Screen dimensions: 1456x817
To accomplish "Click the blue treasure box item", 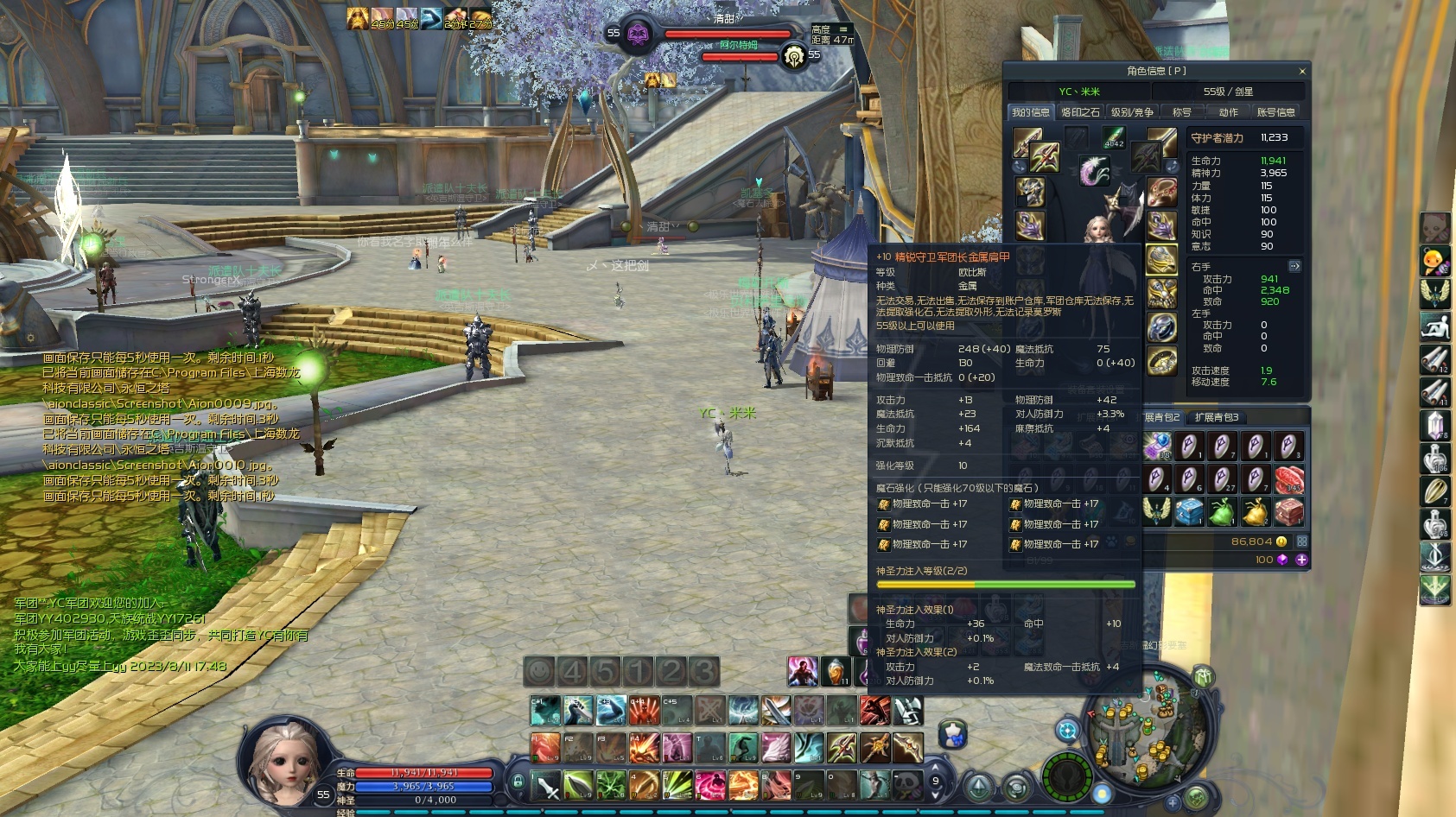I will click(1188, 512).
